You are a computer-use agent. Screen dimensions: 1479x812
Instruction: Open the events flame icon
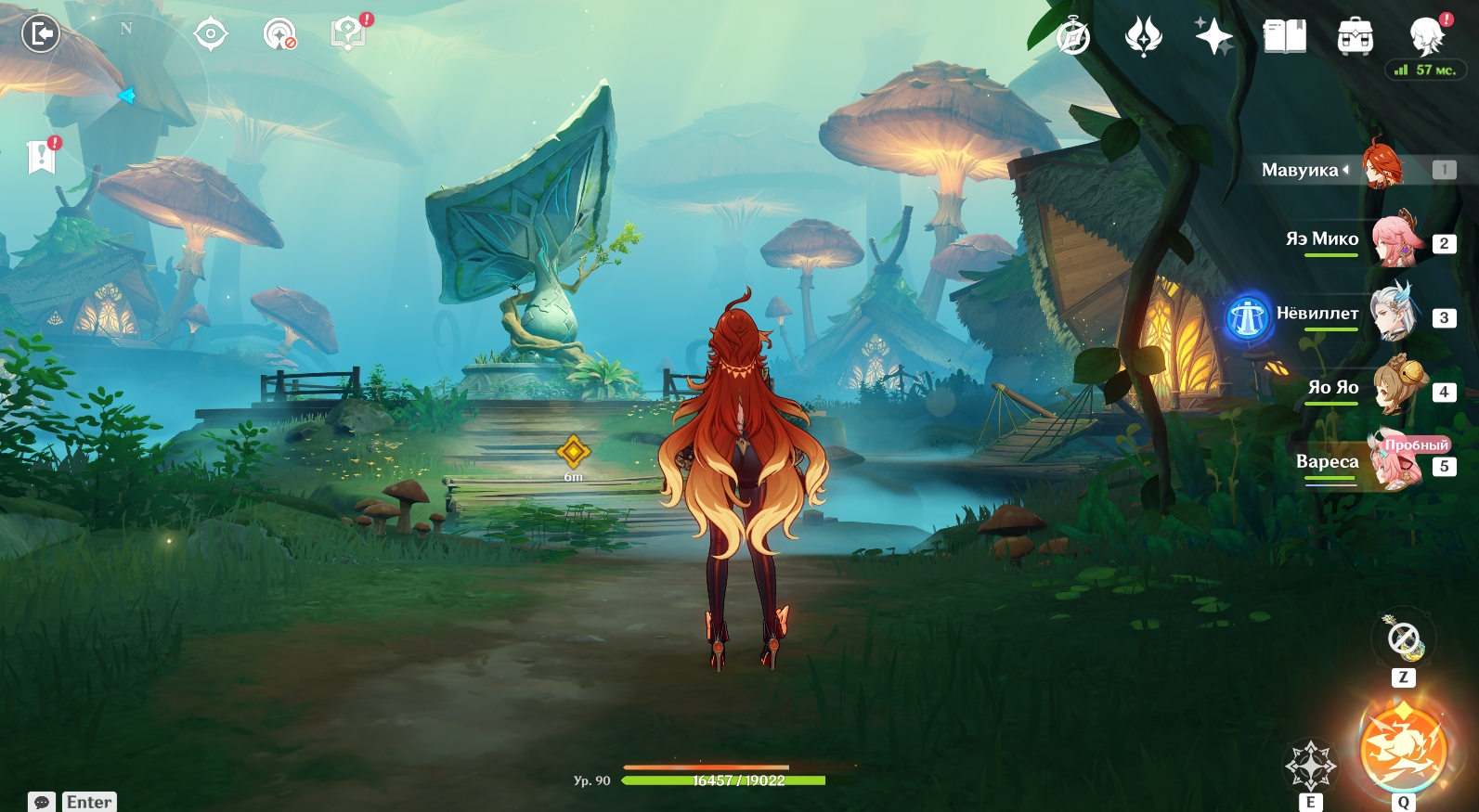tap(1144, 37)
